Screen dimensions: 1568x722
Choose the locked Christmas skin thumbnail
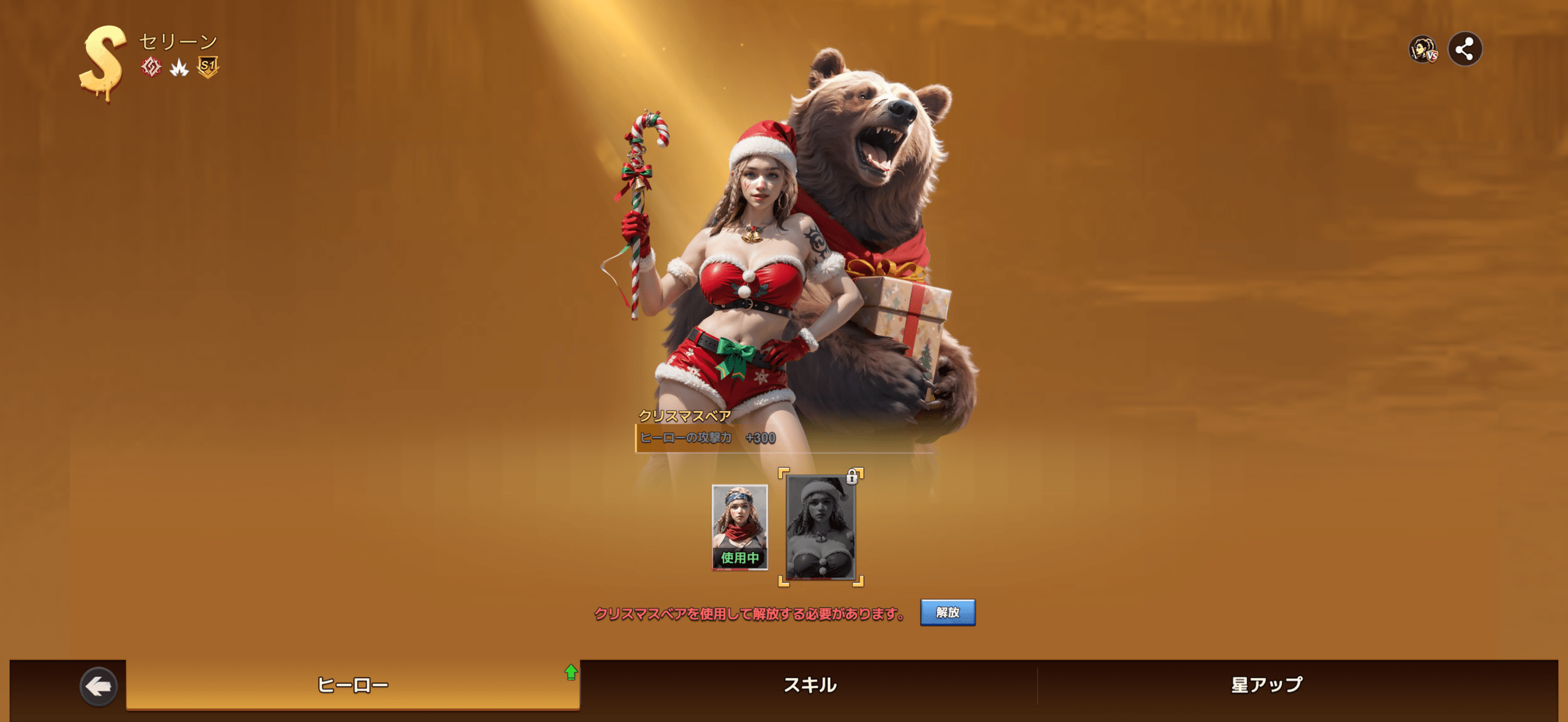click(820, 527)
